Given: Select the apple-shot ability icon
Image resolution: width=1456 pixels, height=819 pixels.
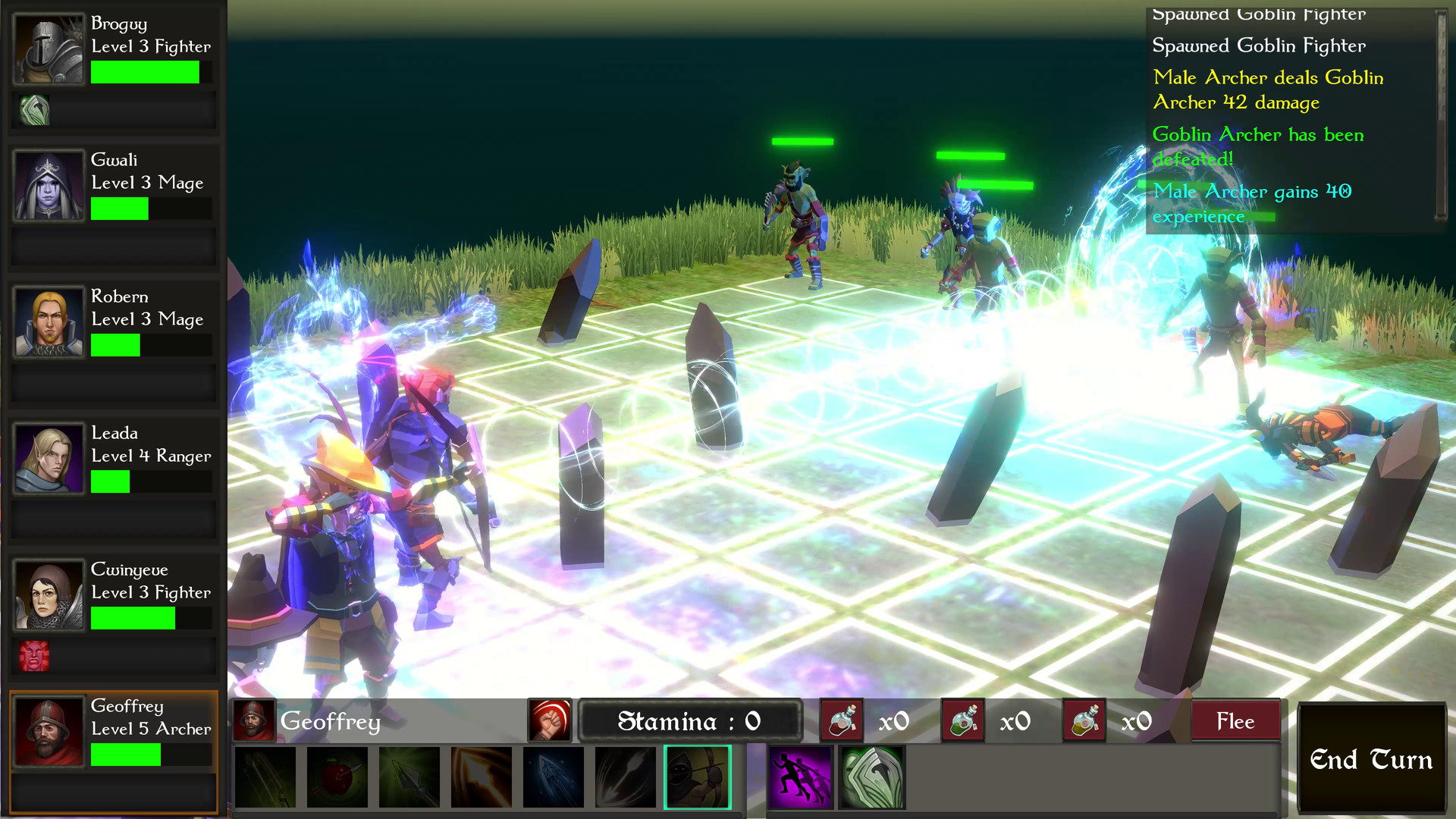Looking at the screenshot, I should tap(336, 777).
